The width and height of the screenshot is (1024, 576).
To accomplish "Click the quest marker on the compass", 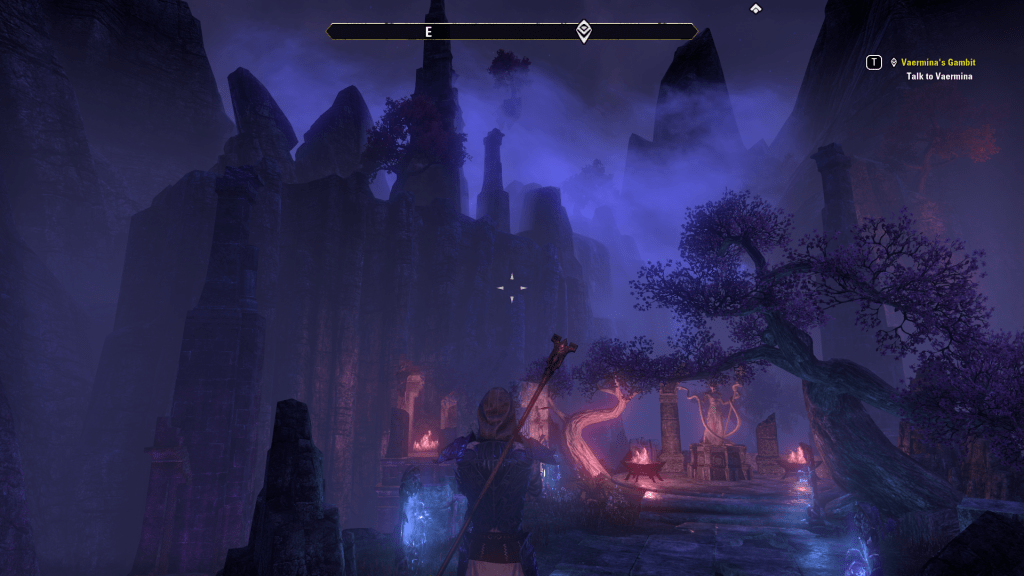I will 584,31.
